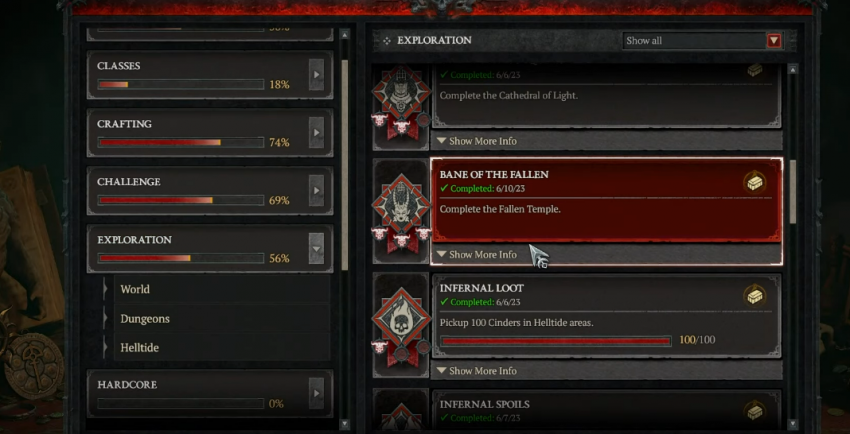Image resolution: width=850 pixels, height=434 pixels.
Task: Show more info for Bane of the Fallen
Action: [x=478, y=255]
